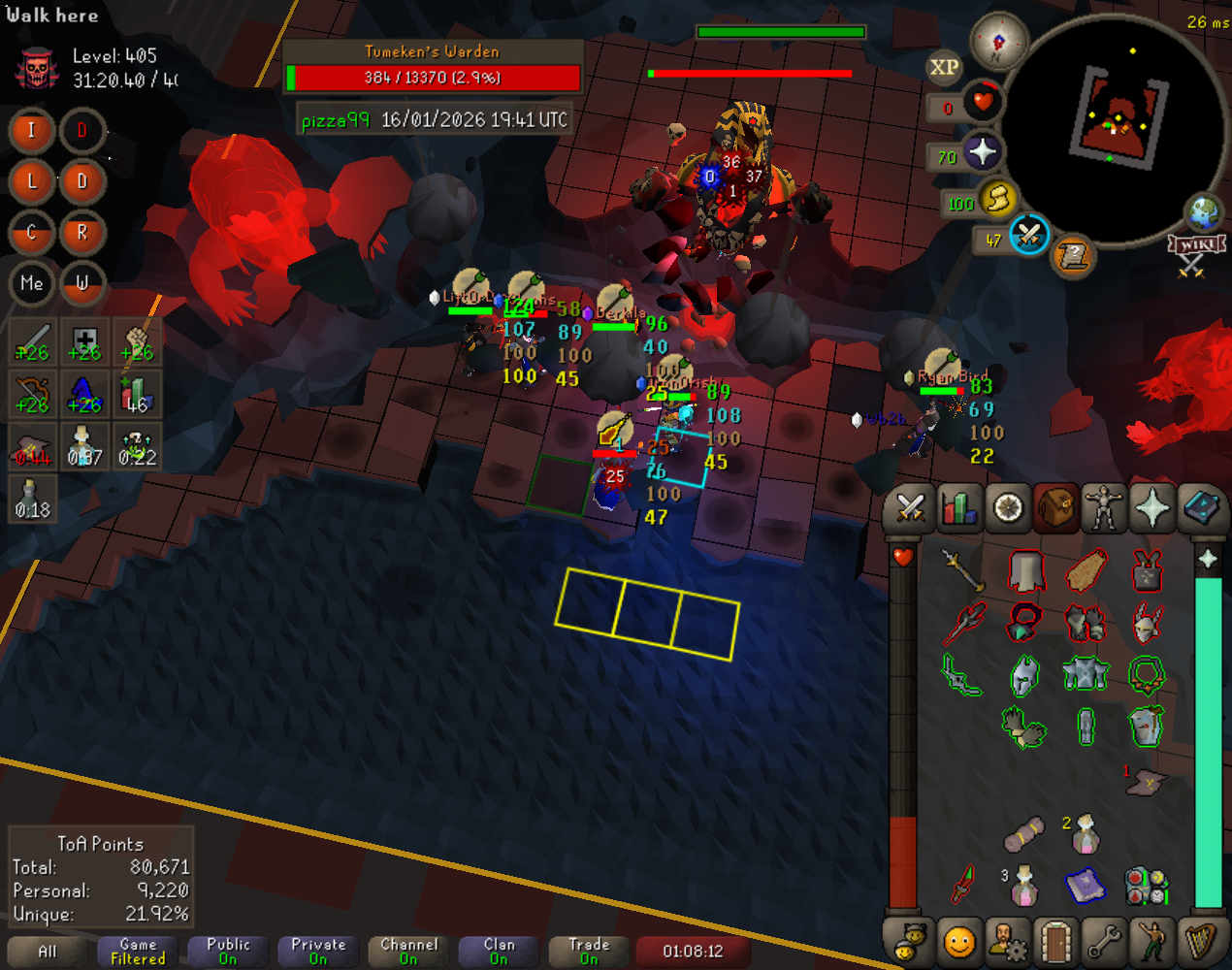
Task: Select the Game chat filter tab
Action: pos(138,951)
